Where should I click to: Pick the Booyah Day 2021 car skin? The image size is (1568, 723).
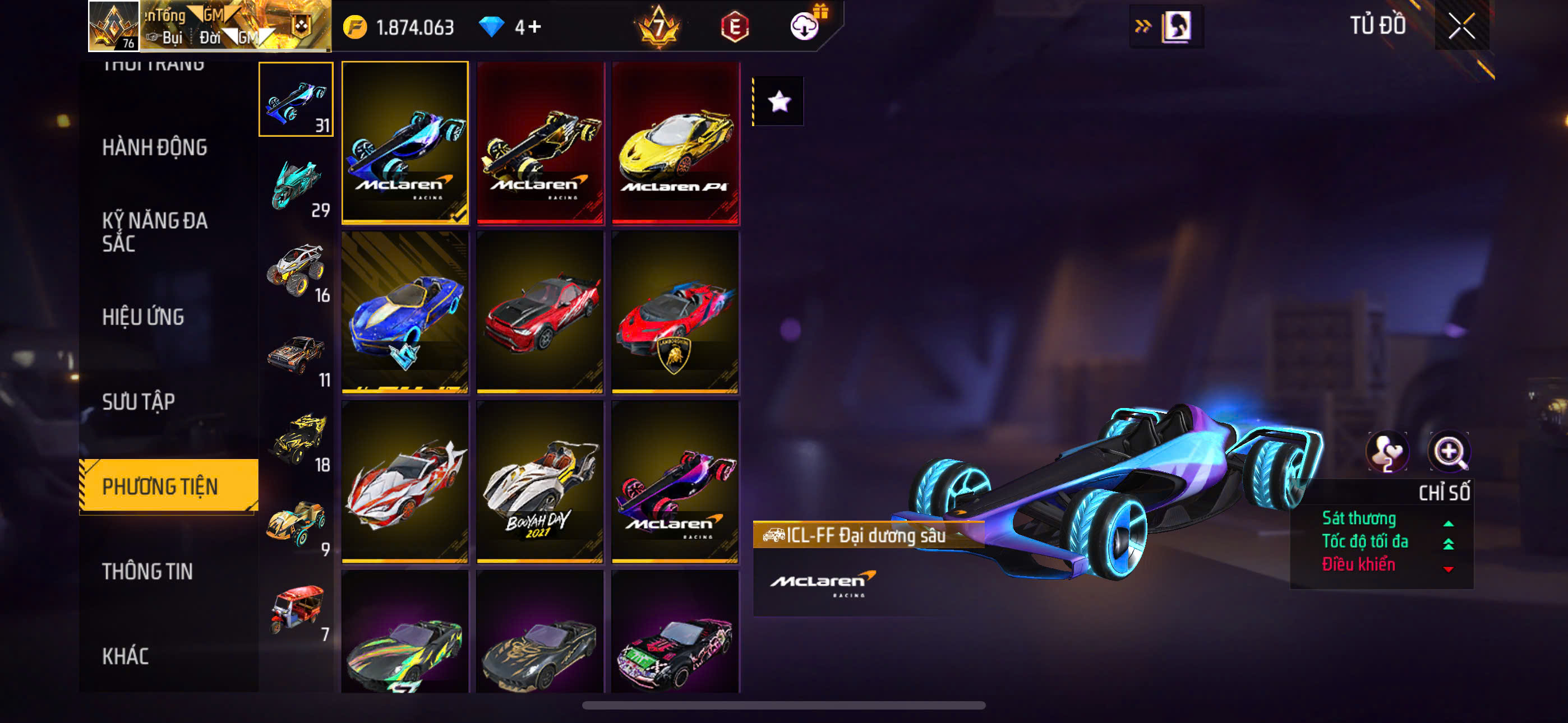tap(540, 481)
